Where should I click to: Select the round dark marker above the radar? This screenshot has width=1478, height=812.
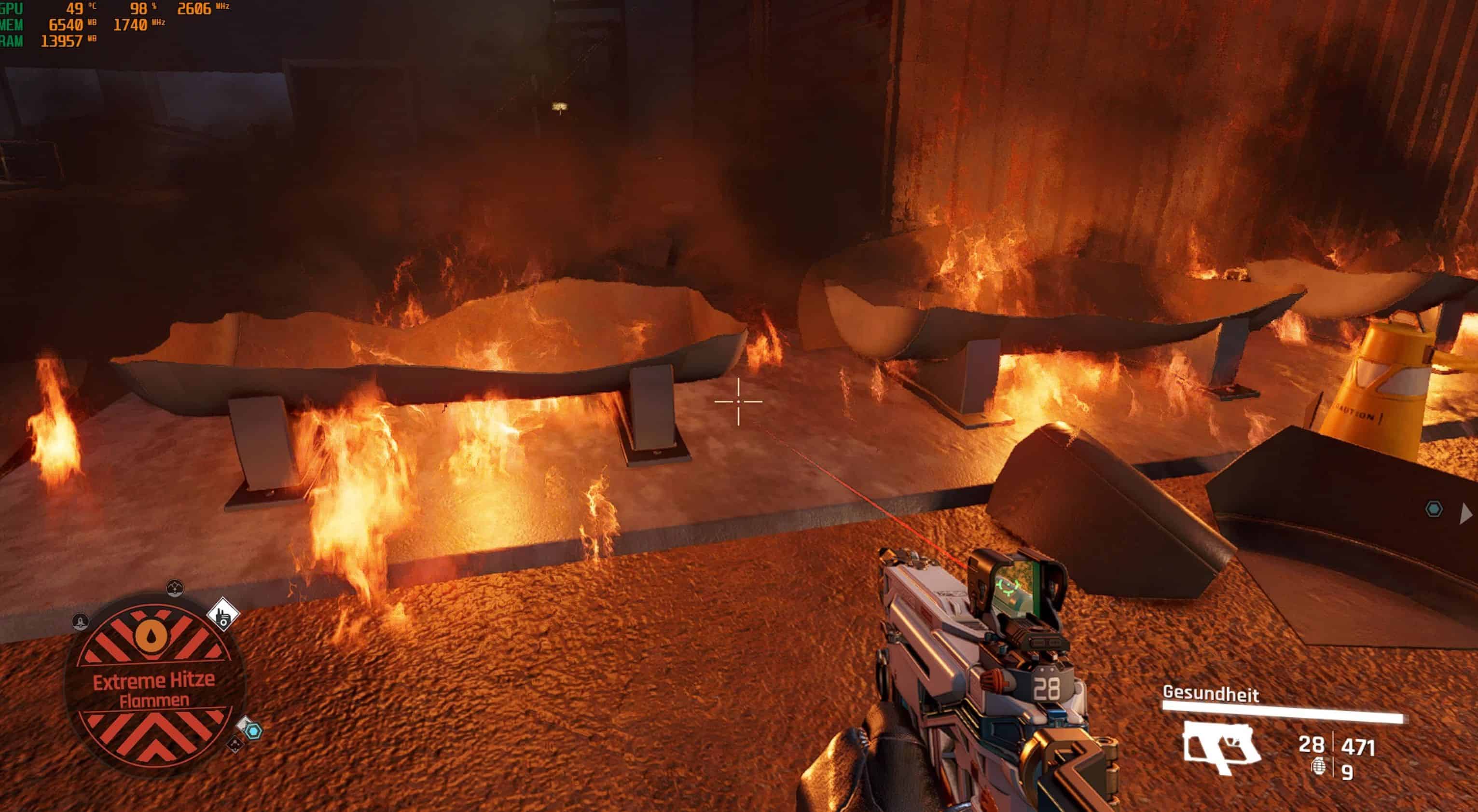[x=174, y=588]
